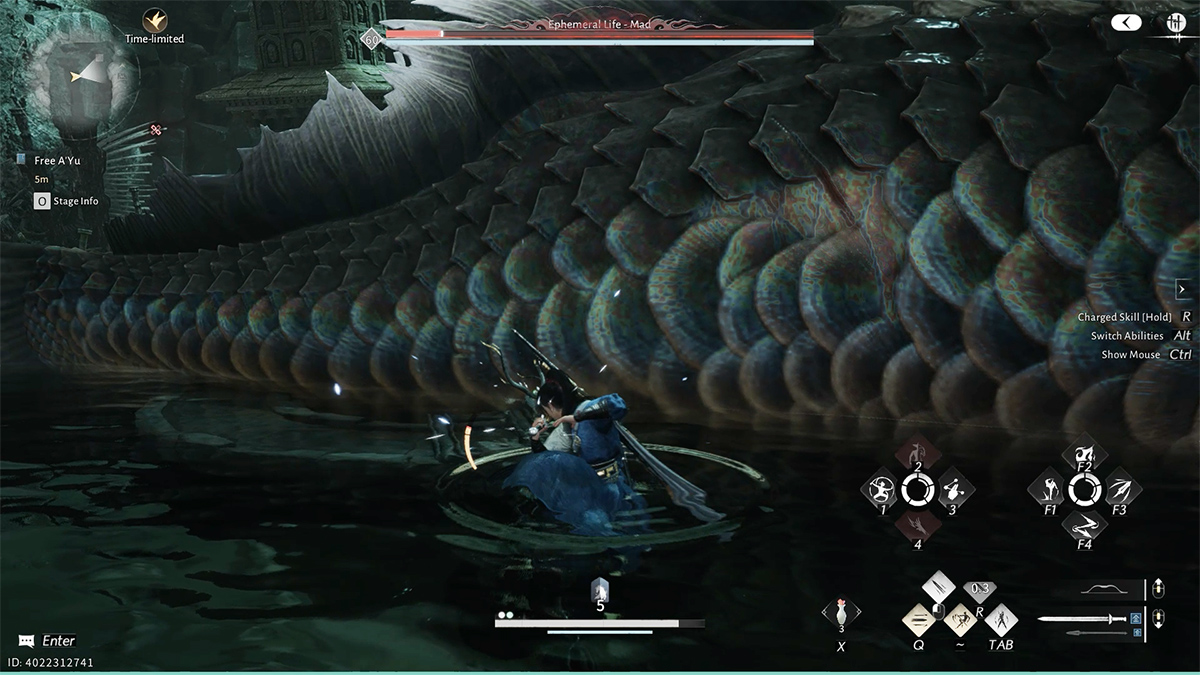
Task: Open the round weapon-rack menu icon
Action: coord(1176,22)
